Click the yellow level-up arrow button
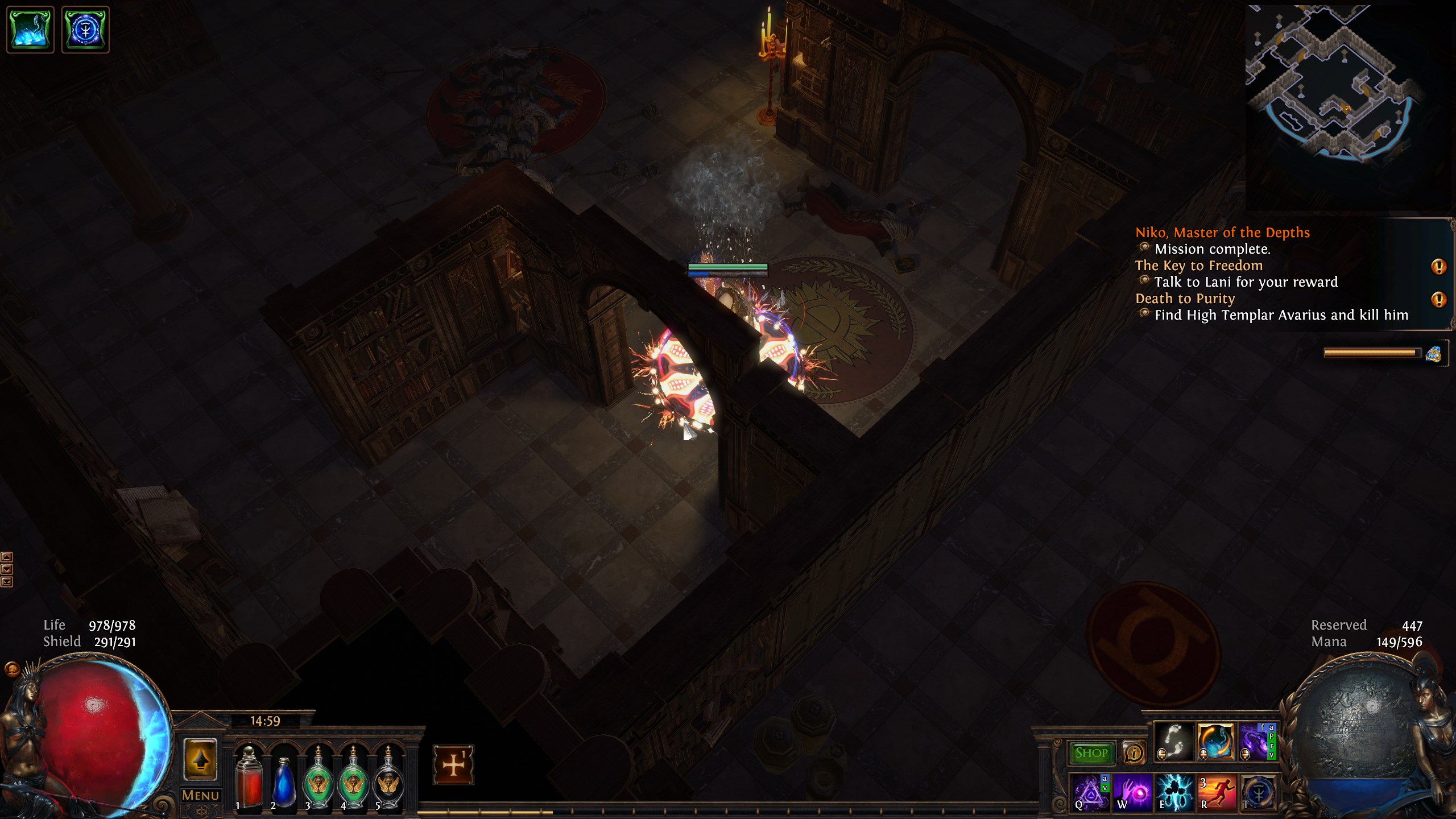 (200, 760)
